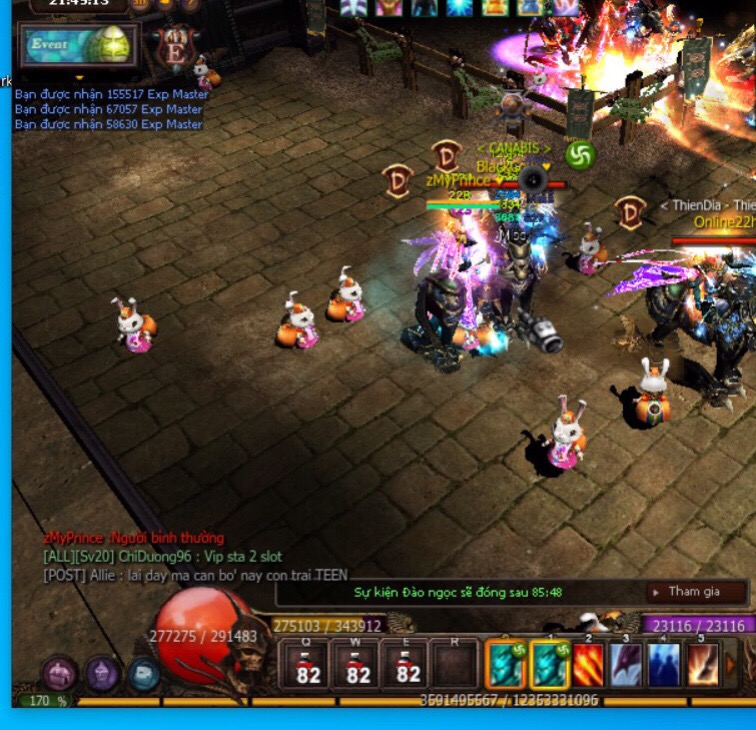Screen dimensions: 756x730
Task: Click the red E shield emblem
Action: coord(176,47)
